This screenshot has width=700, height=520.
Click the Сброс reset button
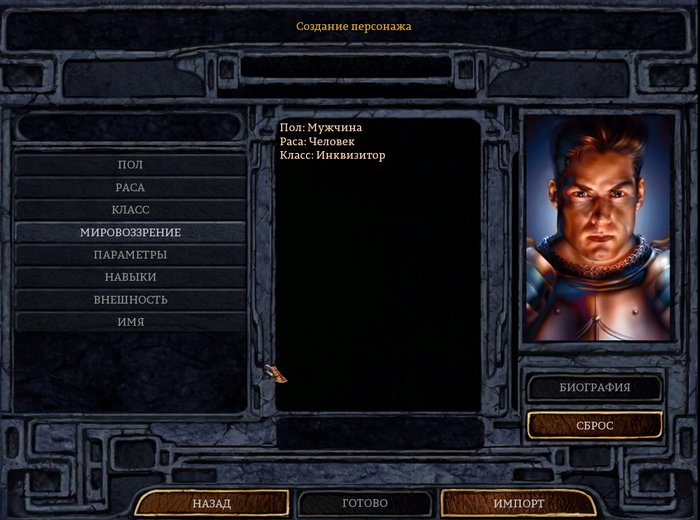pyautogui.click(x=594, y=425)
